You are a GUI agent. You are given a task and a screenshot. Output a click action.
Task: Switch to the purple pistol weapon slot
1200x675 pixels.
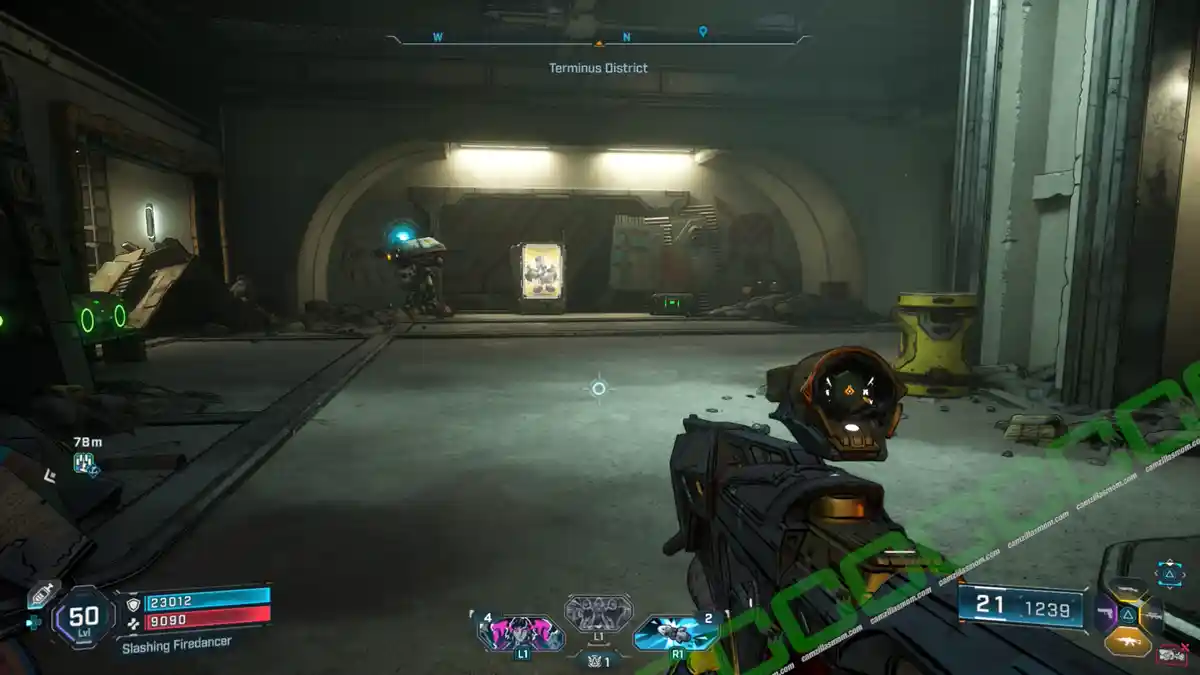click(x=1105, y=613)
